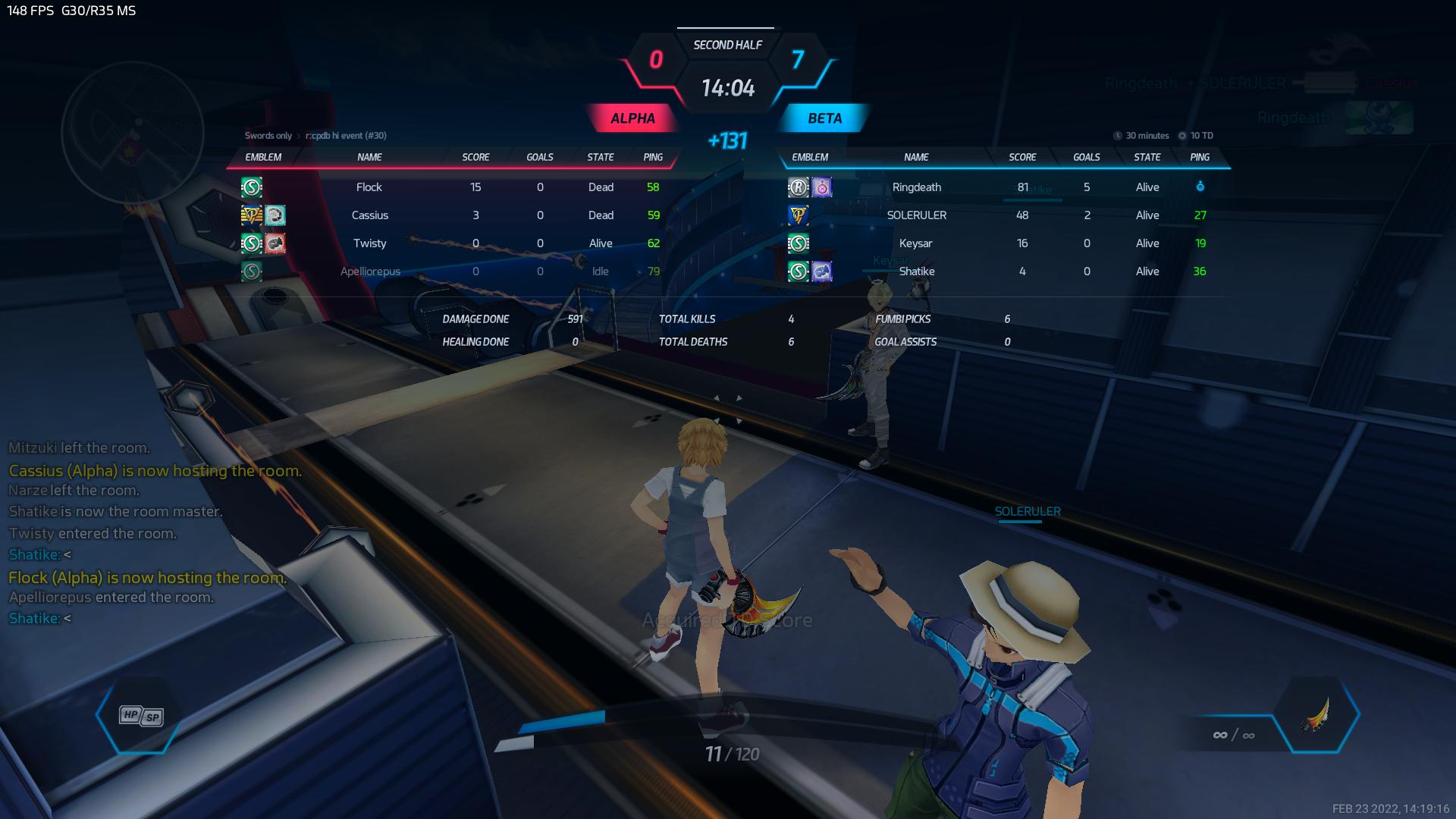Click SOLERULER's Beta scoreboard entry
This screenshot has height=819, width=1456.
(916, 215)
